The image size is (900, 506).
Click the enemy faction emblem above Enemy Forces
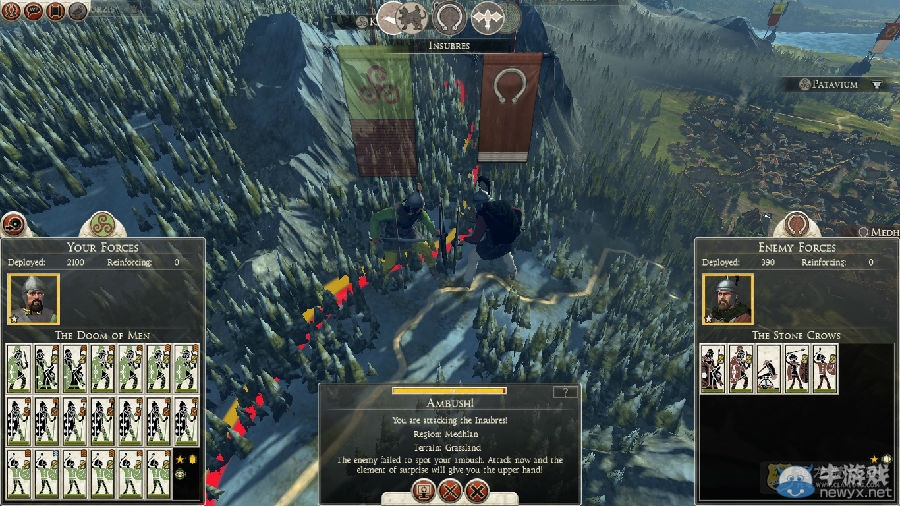coord(796,223)
